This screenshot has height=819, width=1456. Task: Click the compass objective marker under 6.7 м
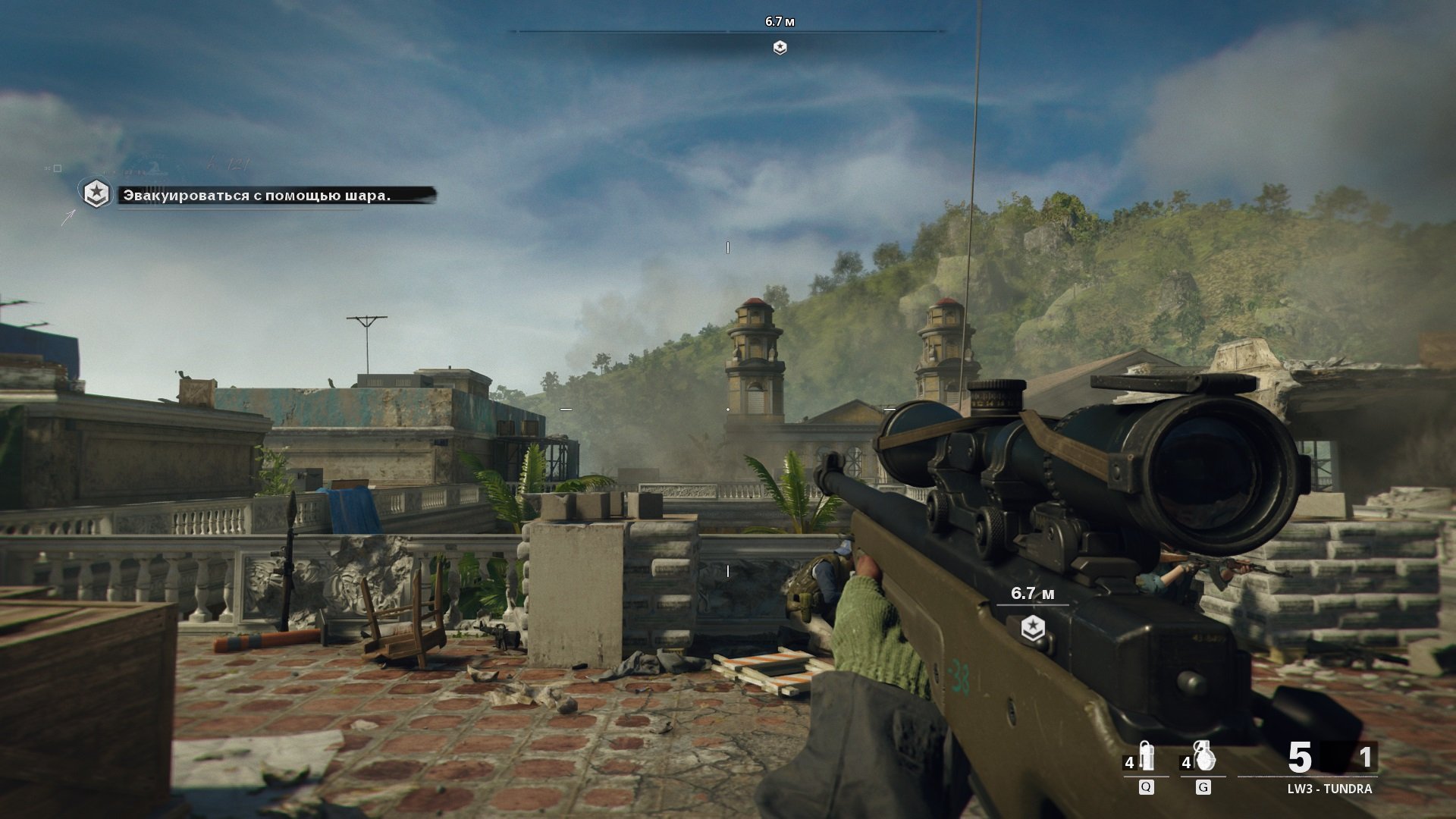[x=780, y=48]
